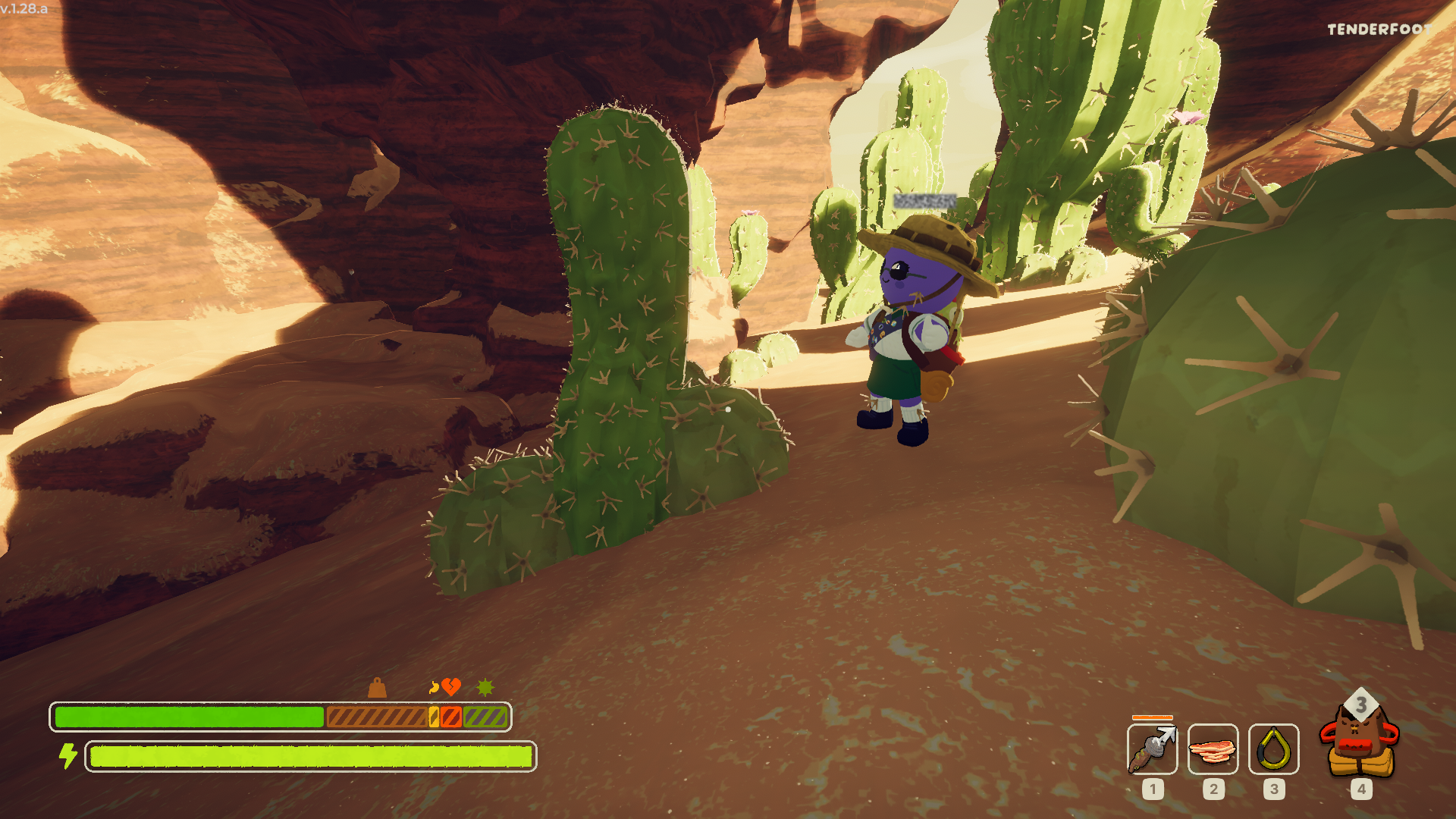Choose the yellow carabiner item slot
1456x819 pixels.
(x=1273, y=749)
